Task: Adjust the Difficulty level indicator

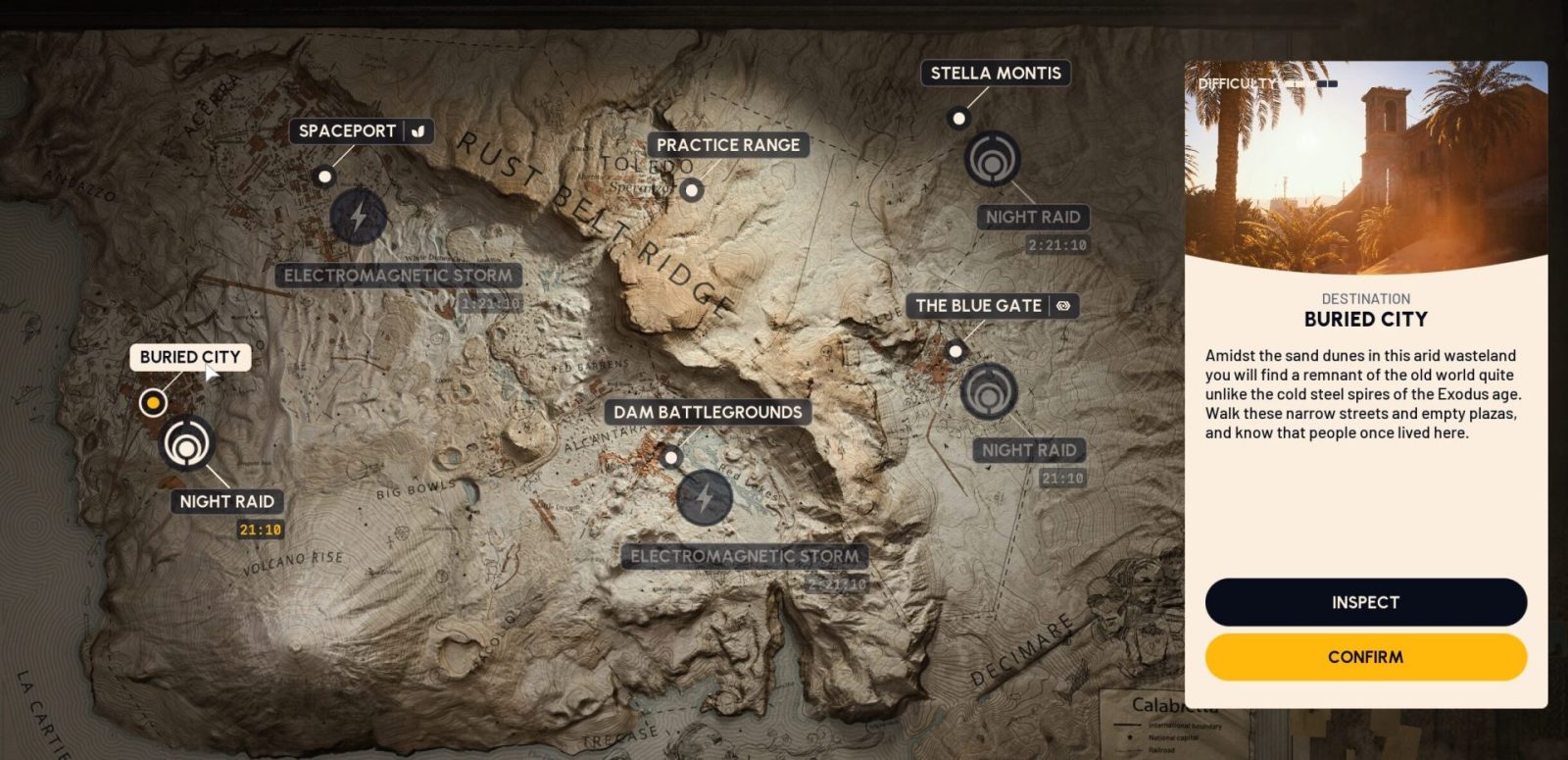Action: click(x=1309, y=84)
